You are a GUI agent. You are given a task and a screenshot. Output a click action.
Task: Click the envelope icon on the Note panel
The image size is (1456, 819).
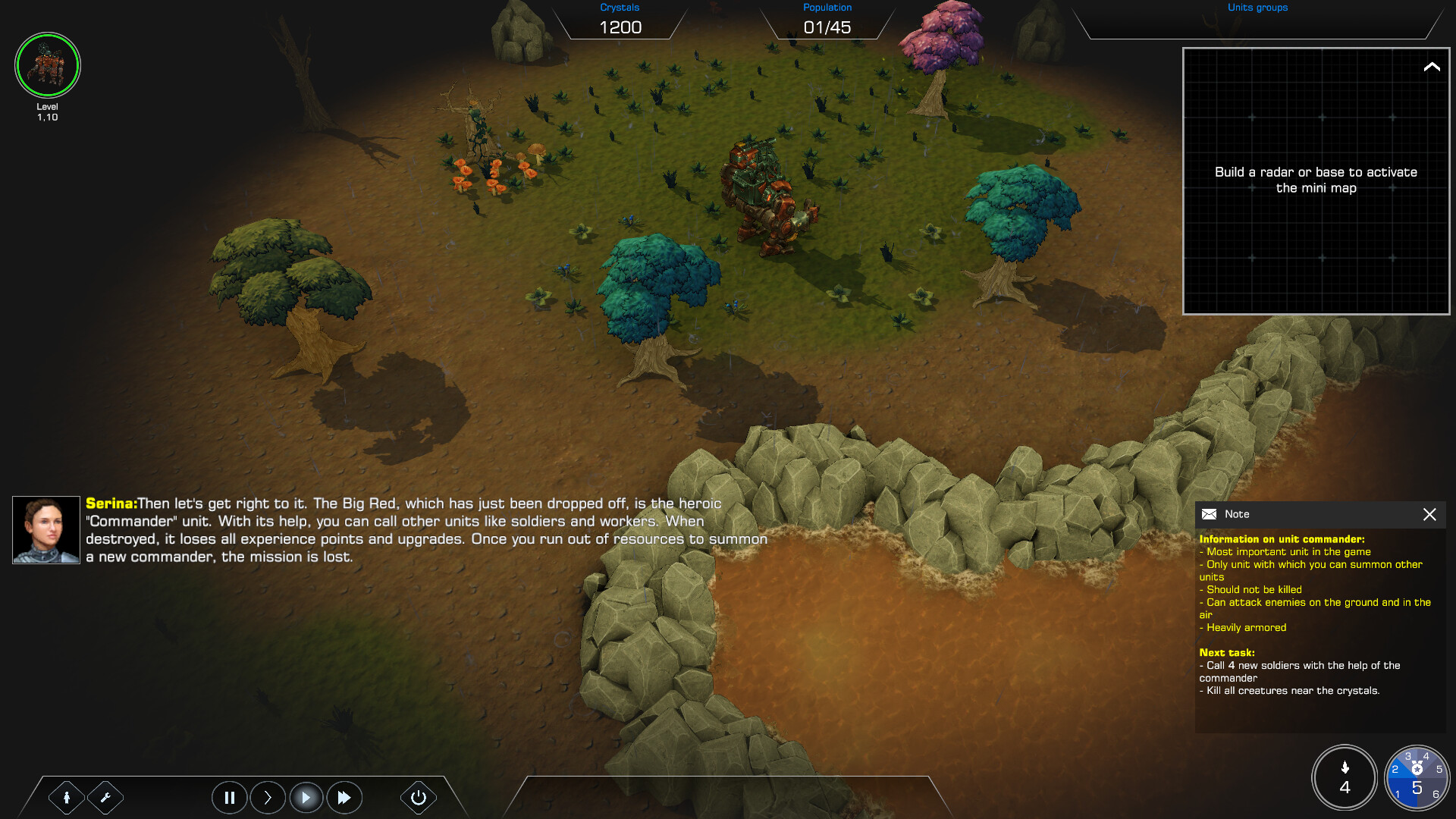tap(1209, 514)
